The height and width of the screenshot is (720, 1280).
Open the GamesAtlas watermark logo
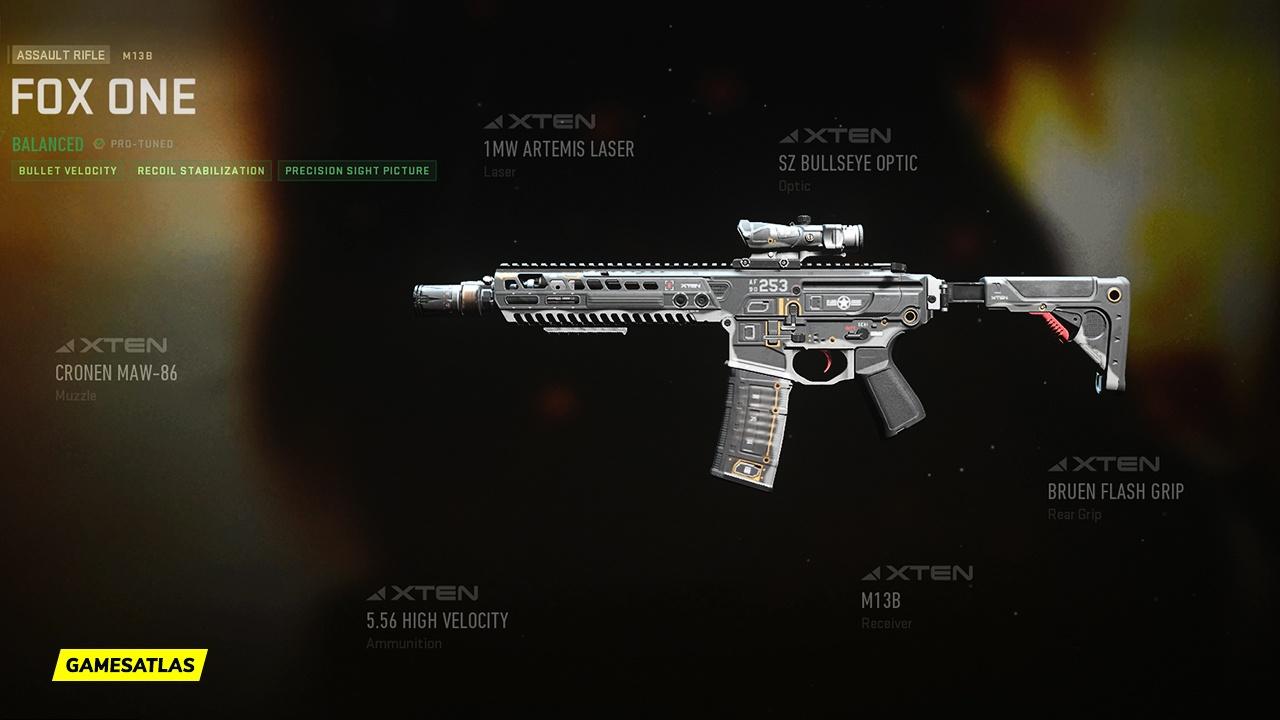click(130, 664)
